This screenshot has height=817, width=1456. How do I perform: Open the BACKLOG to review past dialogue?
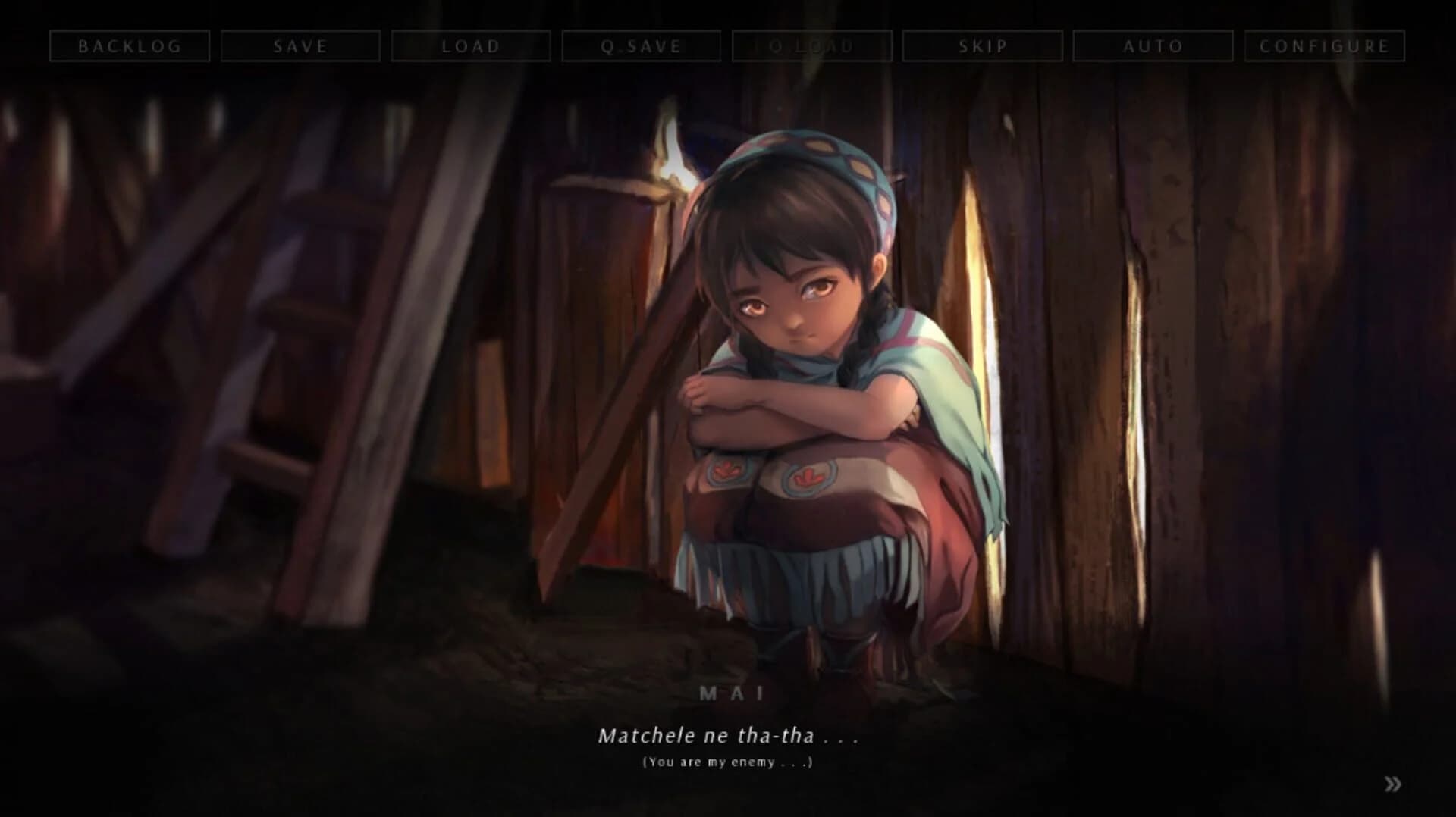[x=130, y=46]
